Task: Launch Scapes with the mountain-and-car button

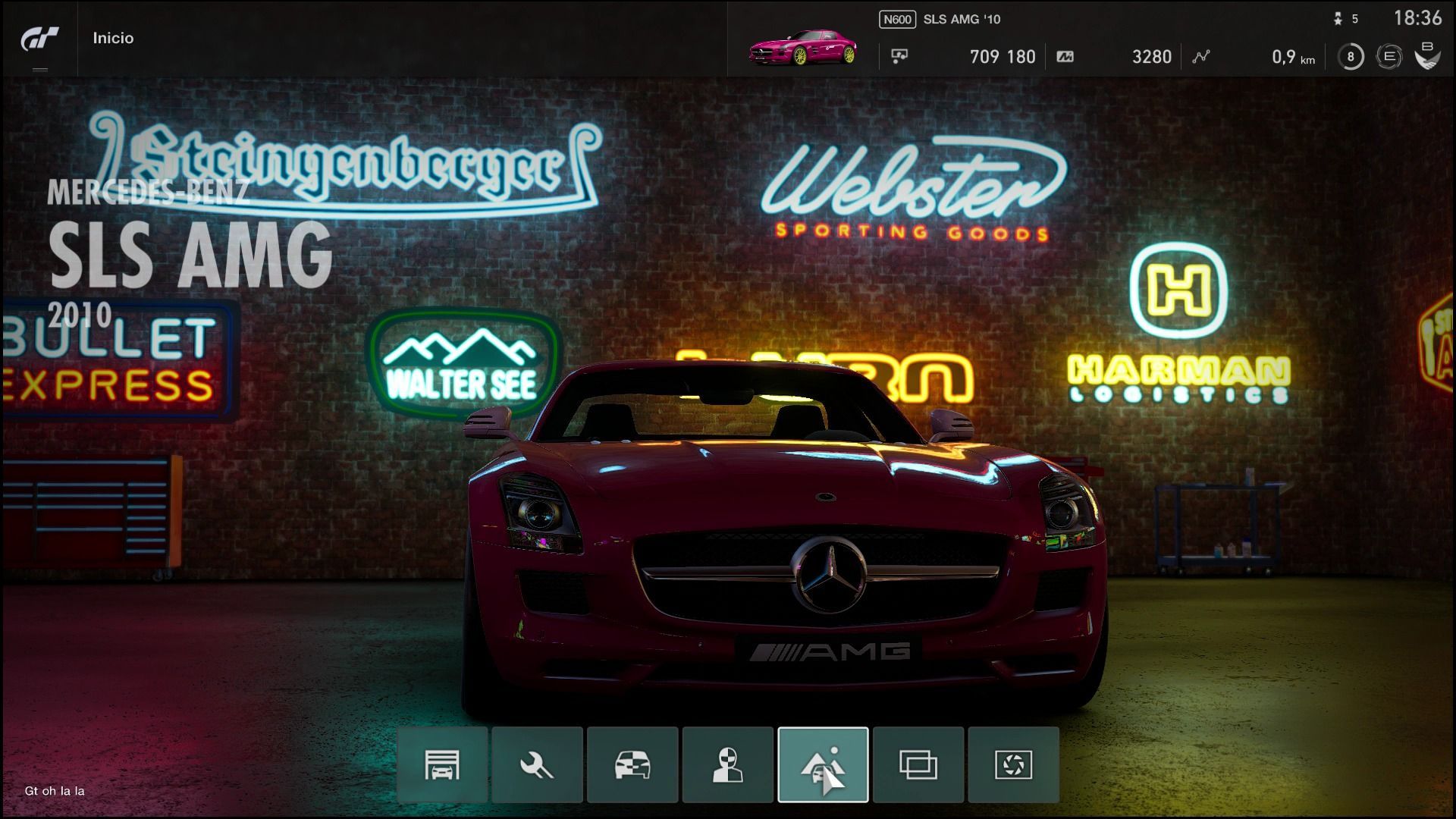Action: (x=823, y=764)
